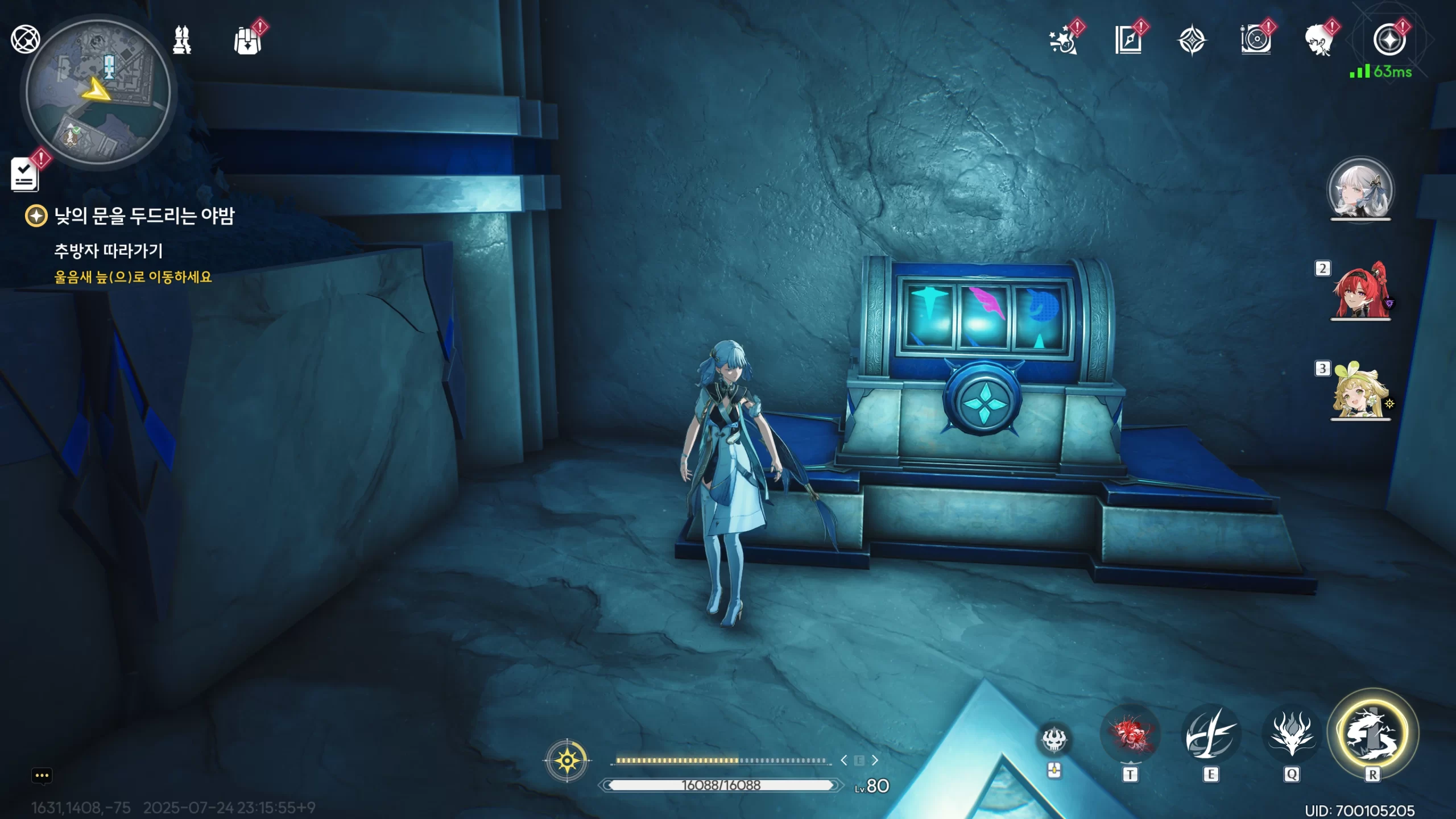Image resolution: width=1456 pixels, height=819 pixels.
Task: Open the quest checklist icon
Action: (24, 174)
